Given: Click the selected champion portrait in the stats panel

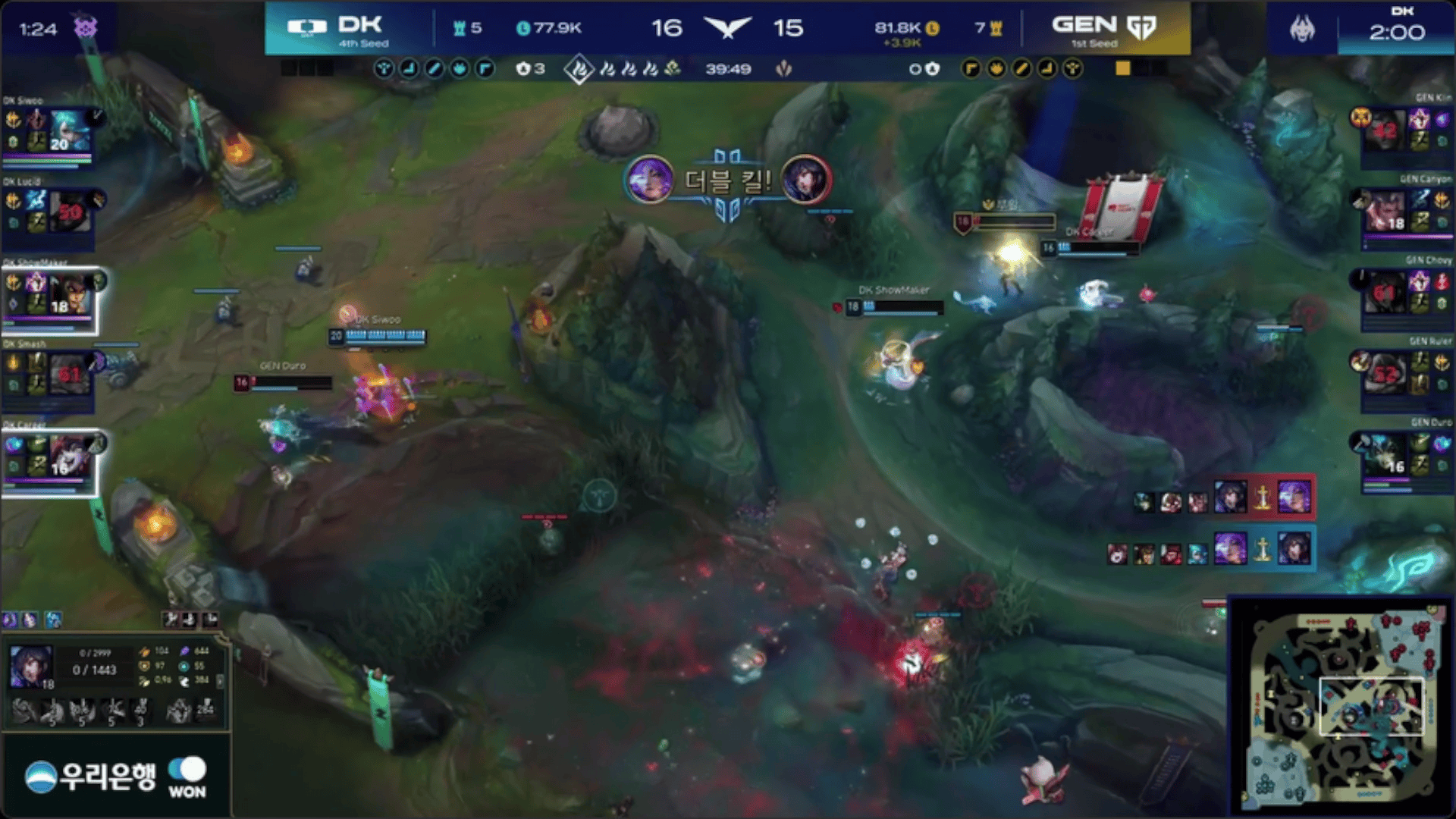Looking at the screenshot, I should click(x=31, y=667).
